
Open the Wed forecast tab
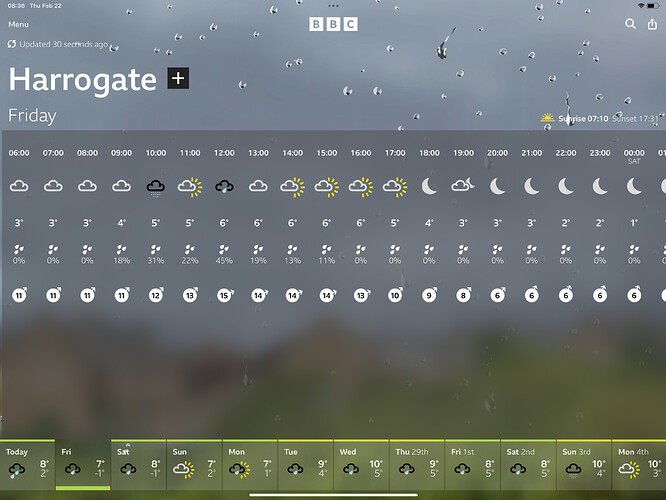point(361,465)
